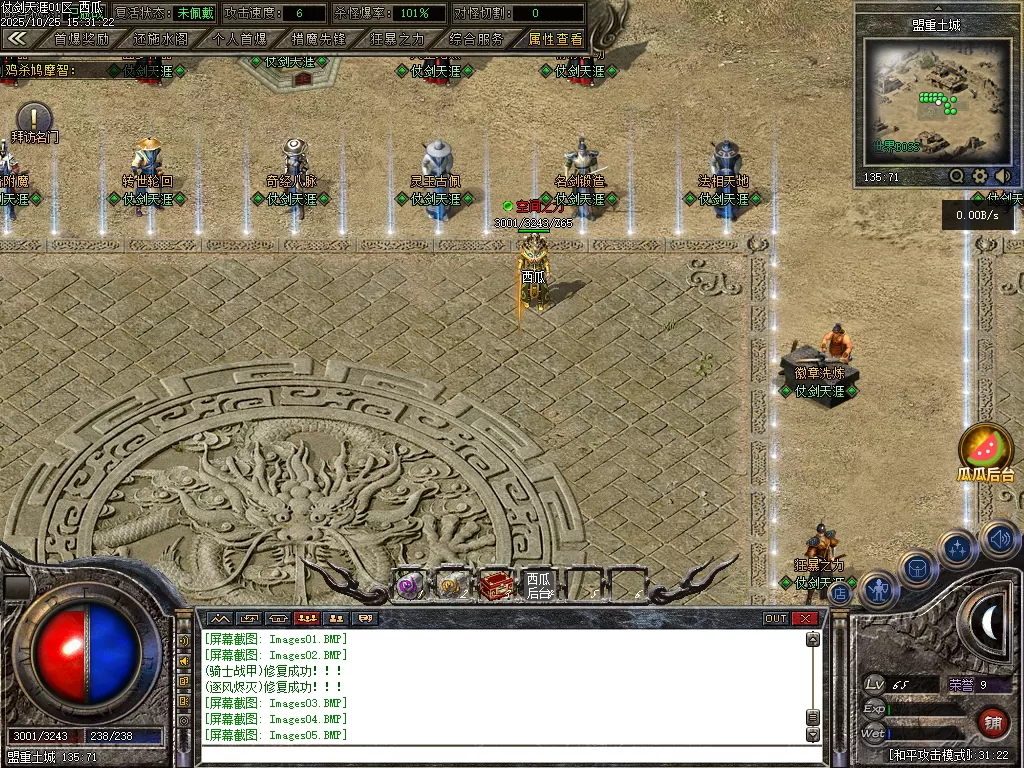Image resolution: width=1024 pixels, height=768 pixels.
Task: Click the OUT button on the chat panel
Action: pyautogui.click(x=775, y=619)
